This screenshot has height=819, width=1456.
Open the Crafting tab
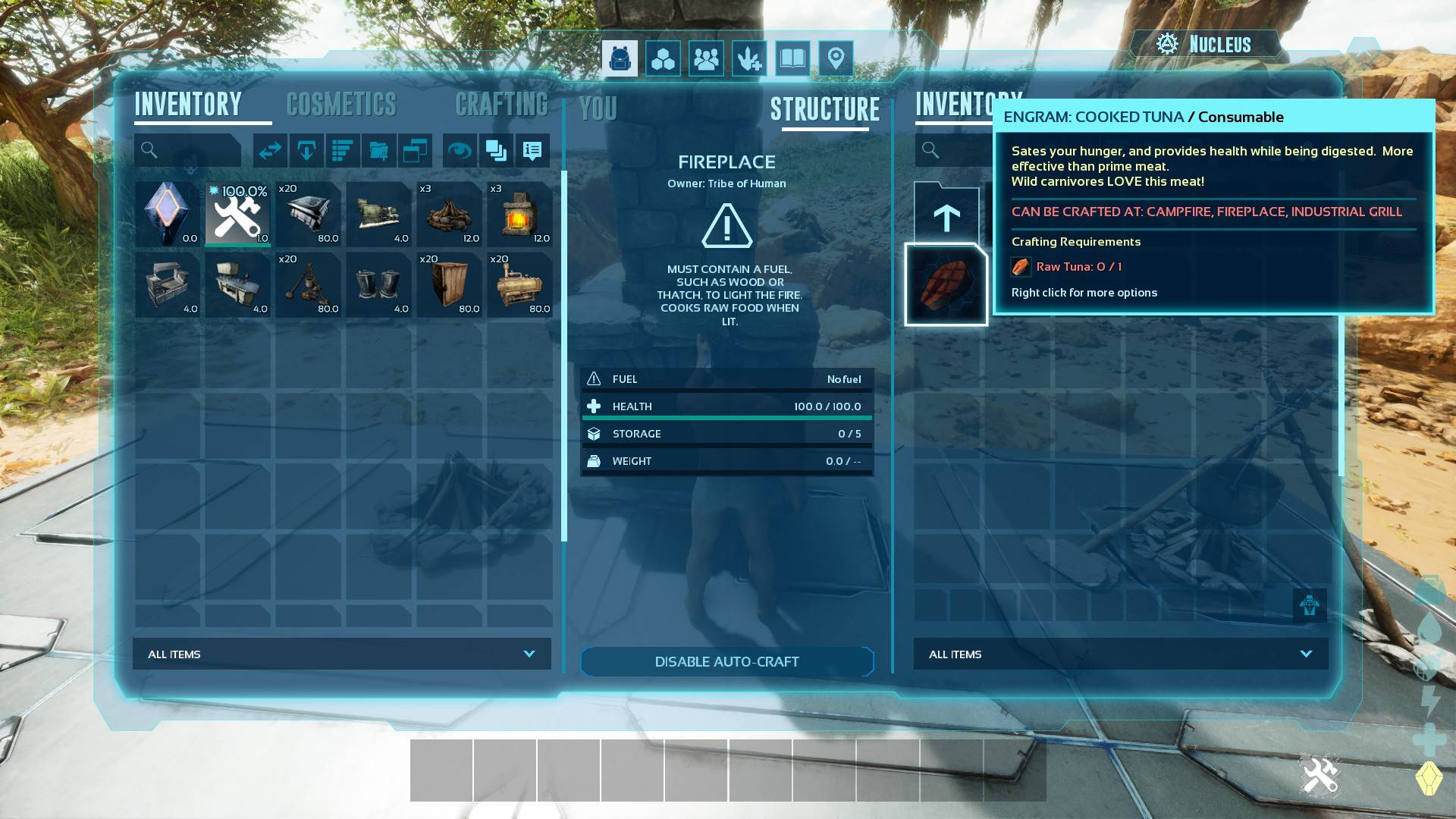(x=501, y=105)
